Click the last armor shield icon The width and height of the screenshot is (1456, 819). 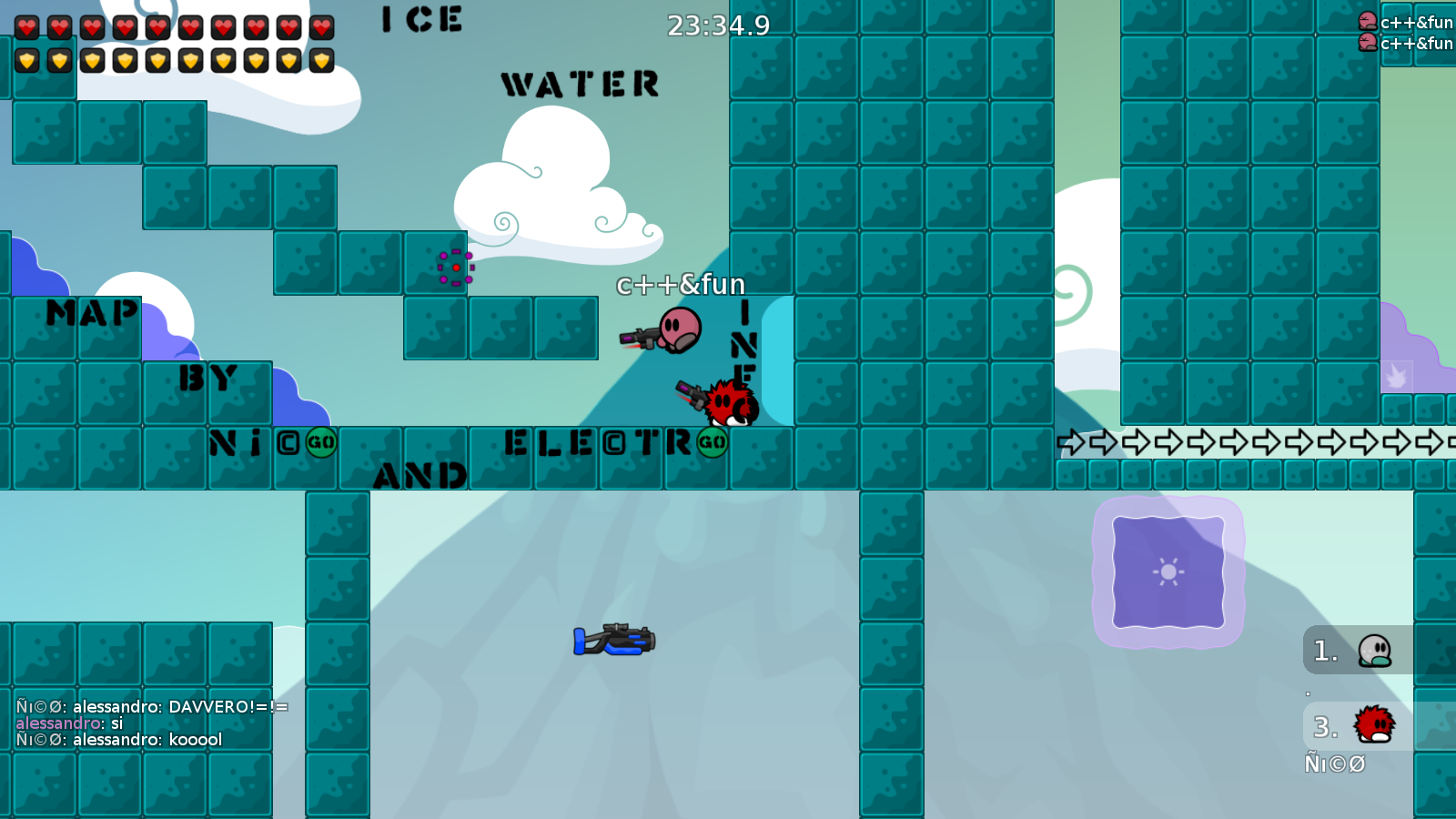point(320,62)
